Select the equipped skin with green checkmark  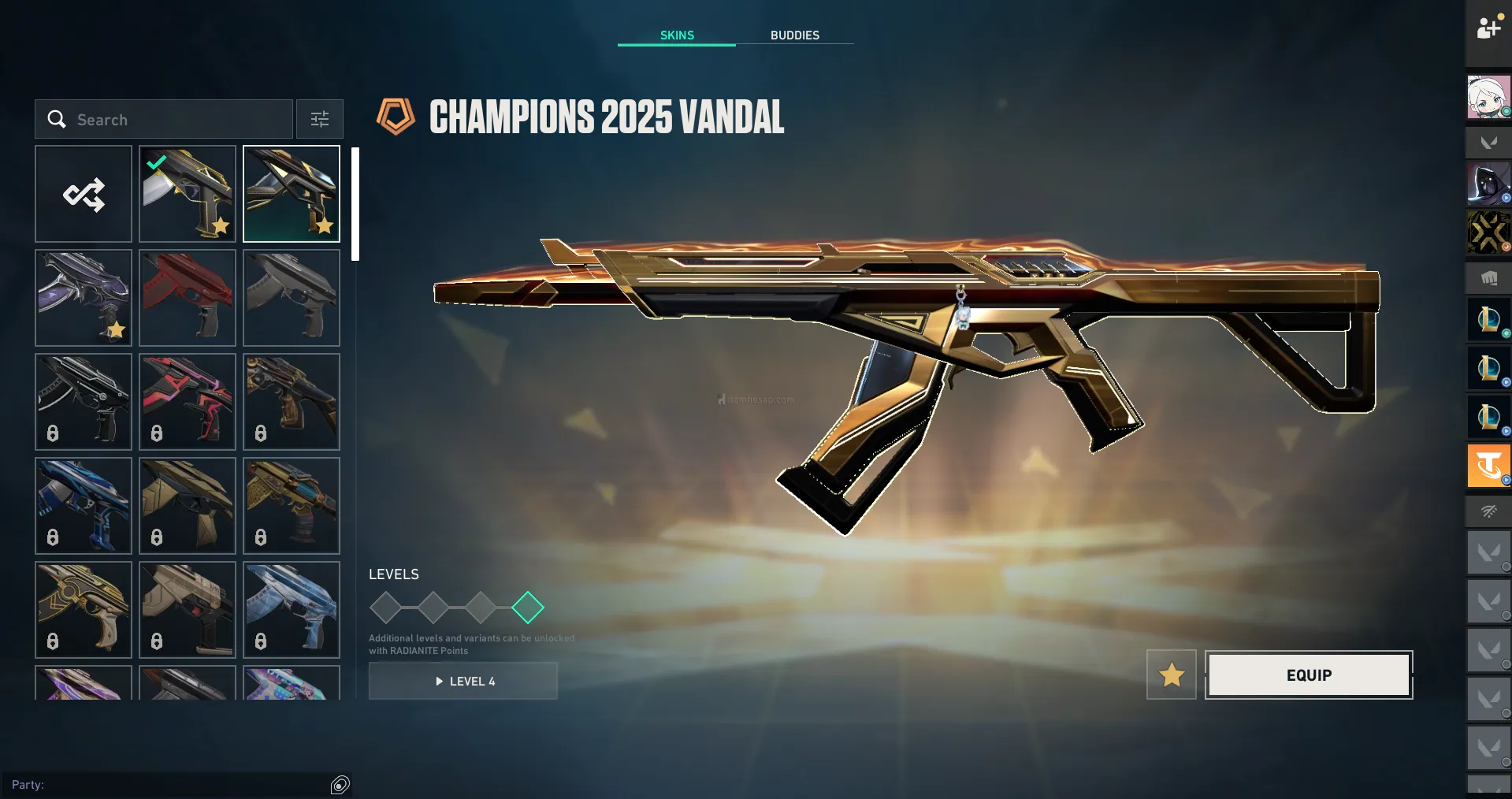click(x=188, y=194)
